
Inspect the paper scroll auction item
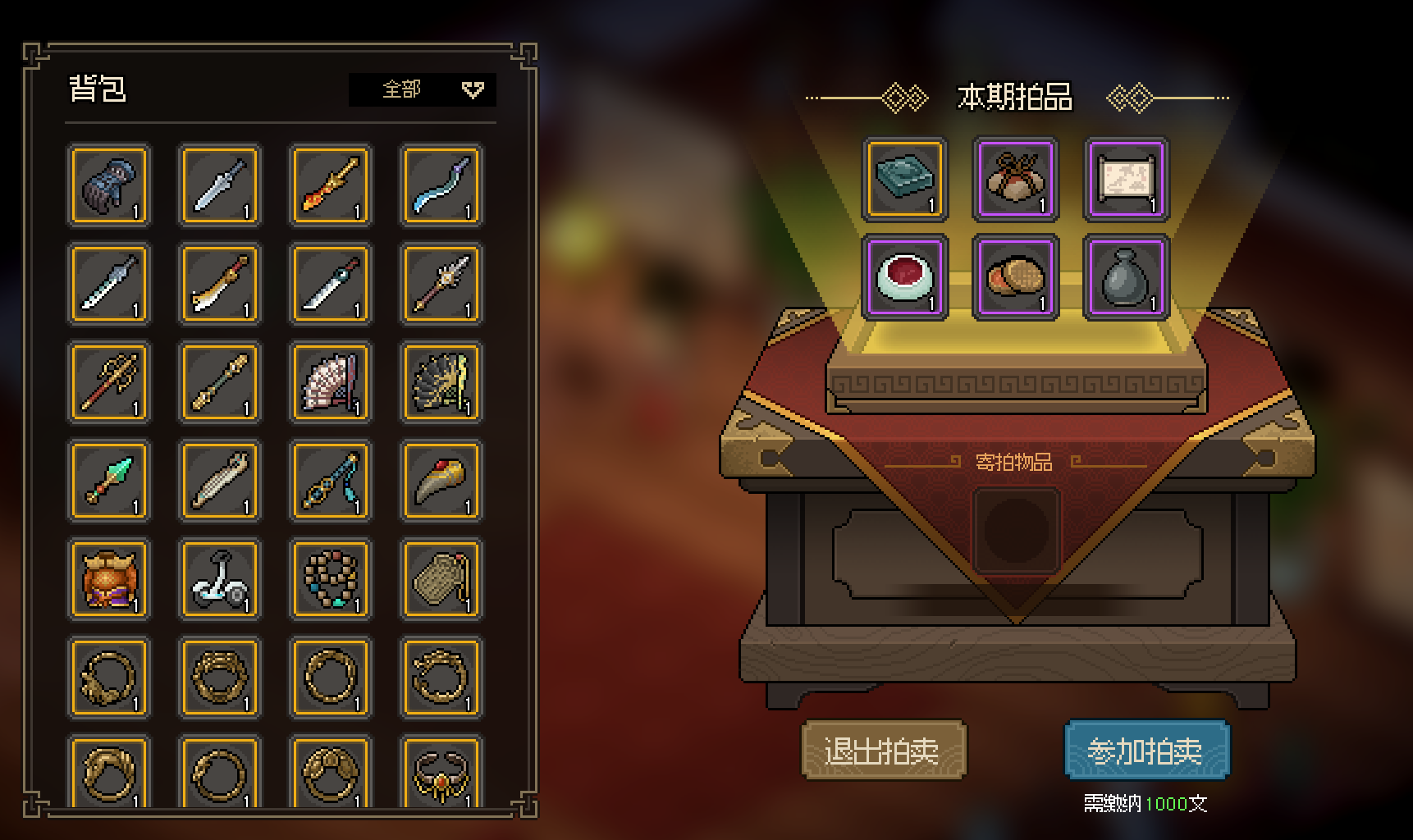pyautogui.click(x=1126, y=179)
